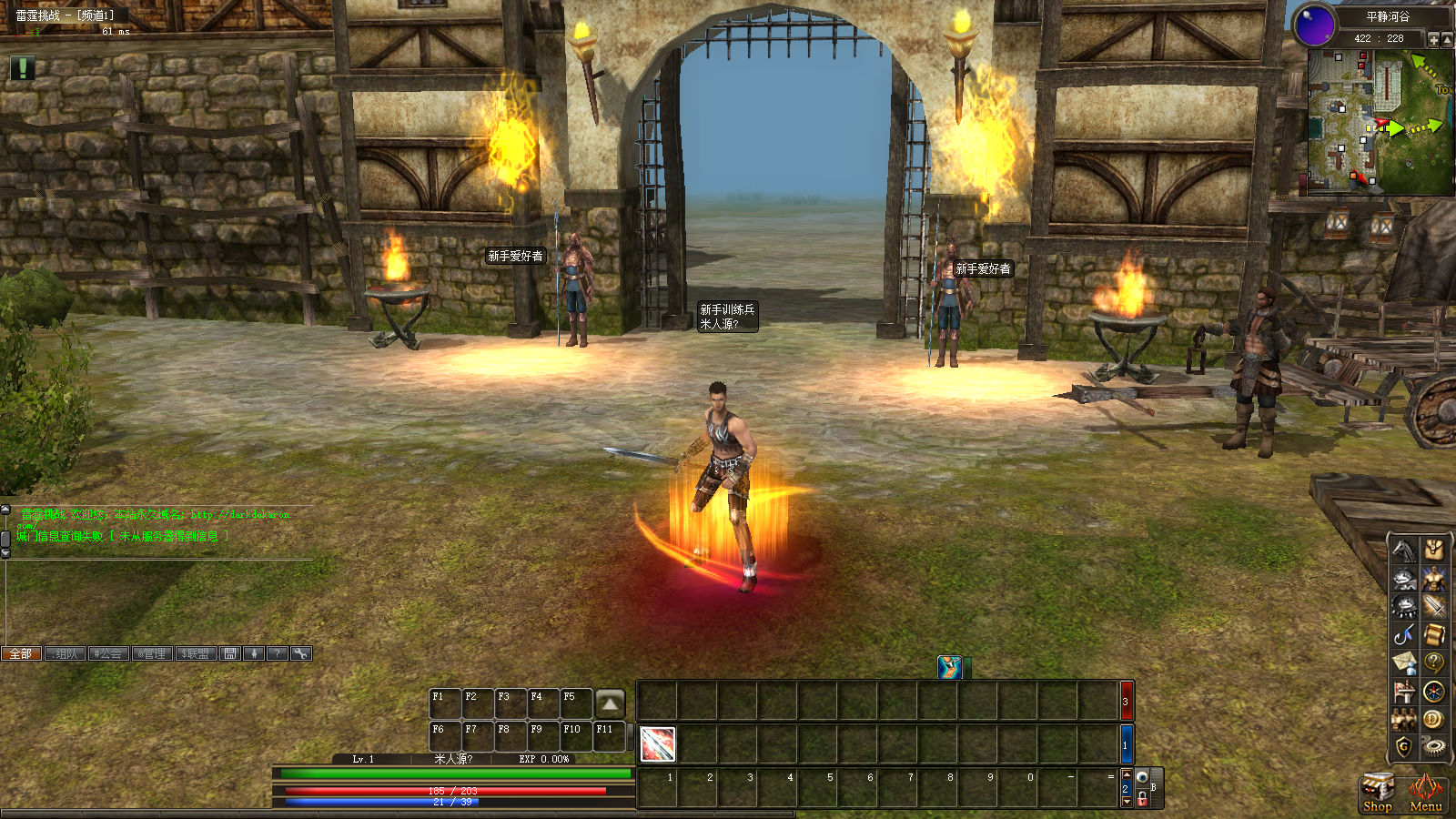Image resolution: width=1456 pixels, height=819 pixels.
Task: Select the red slash skill slot
Action: 657,744
